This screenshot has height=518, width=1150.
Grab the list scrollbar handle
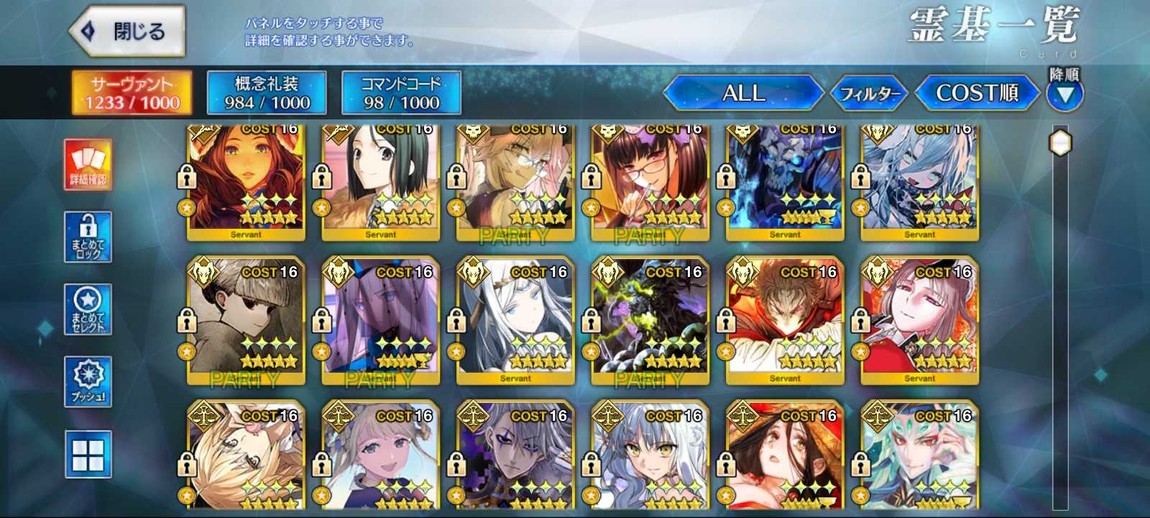(1060, 143)
